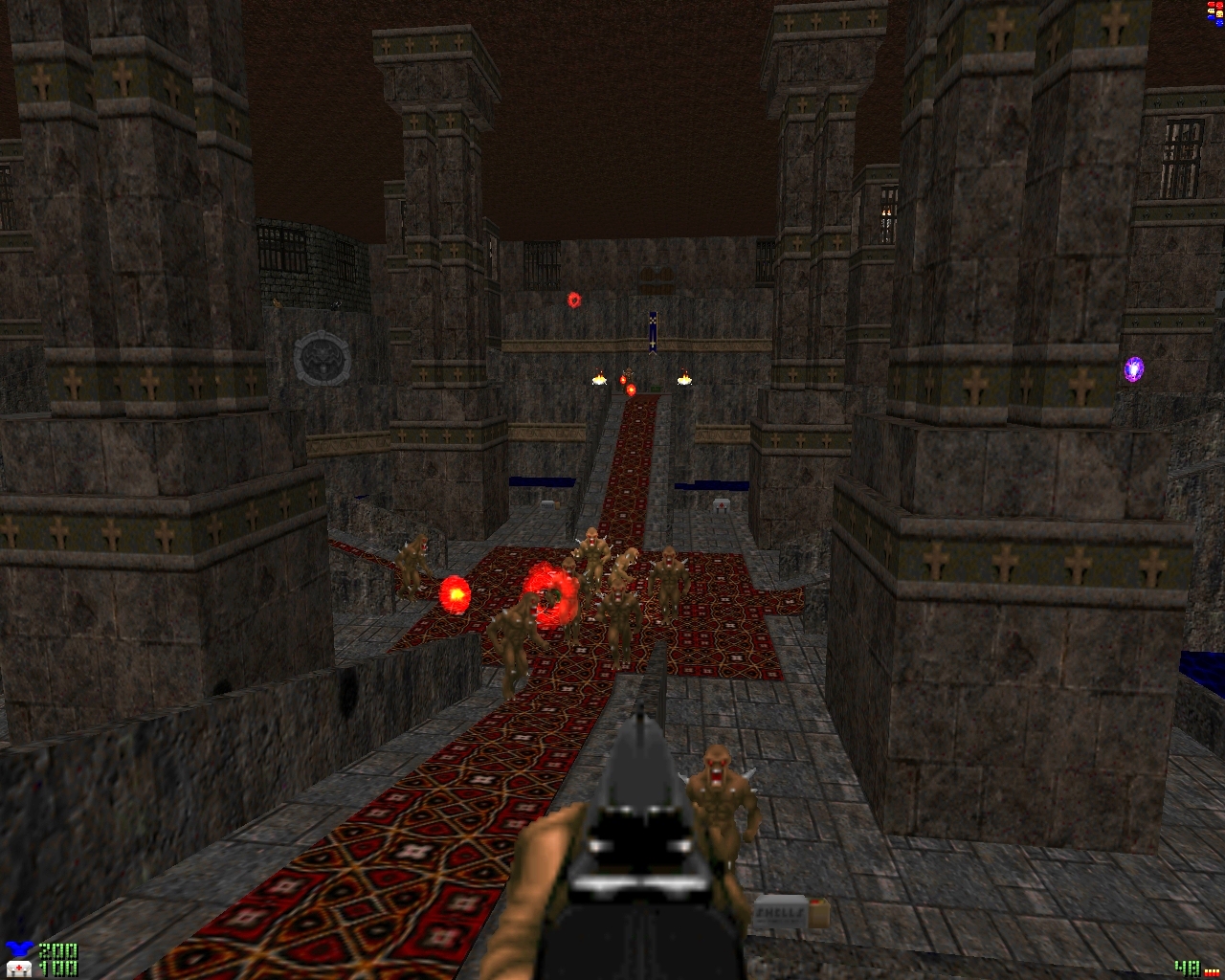Click the red skull key icon at top right

1219,6
